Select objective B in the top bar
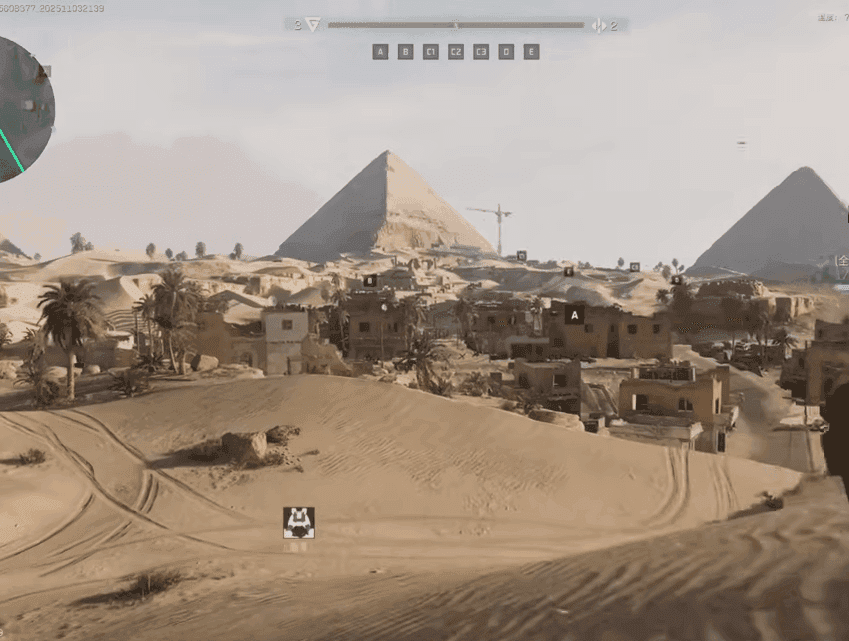Image resolution: width=849 pixels, height=641 pixels. click(x=405, y=52)
